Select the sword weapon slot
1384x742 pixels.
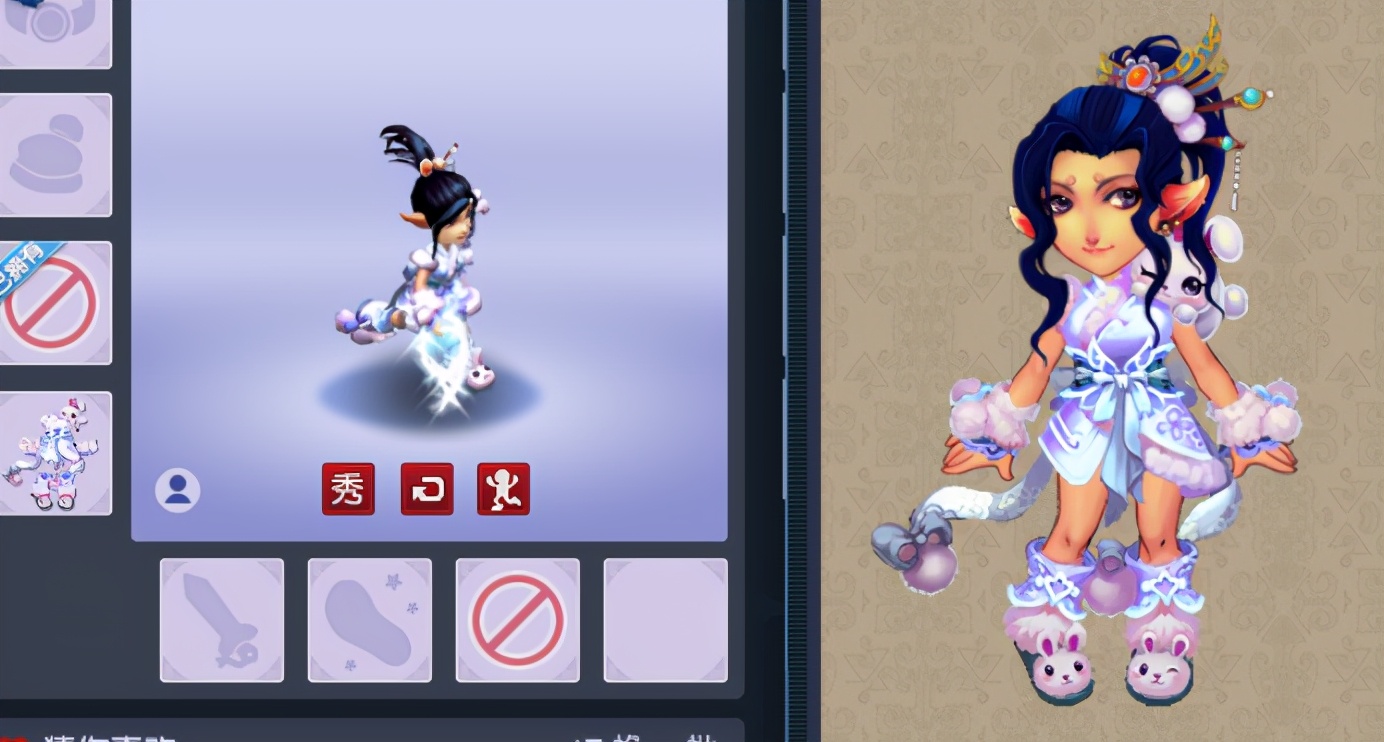222,620
